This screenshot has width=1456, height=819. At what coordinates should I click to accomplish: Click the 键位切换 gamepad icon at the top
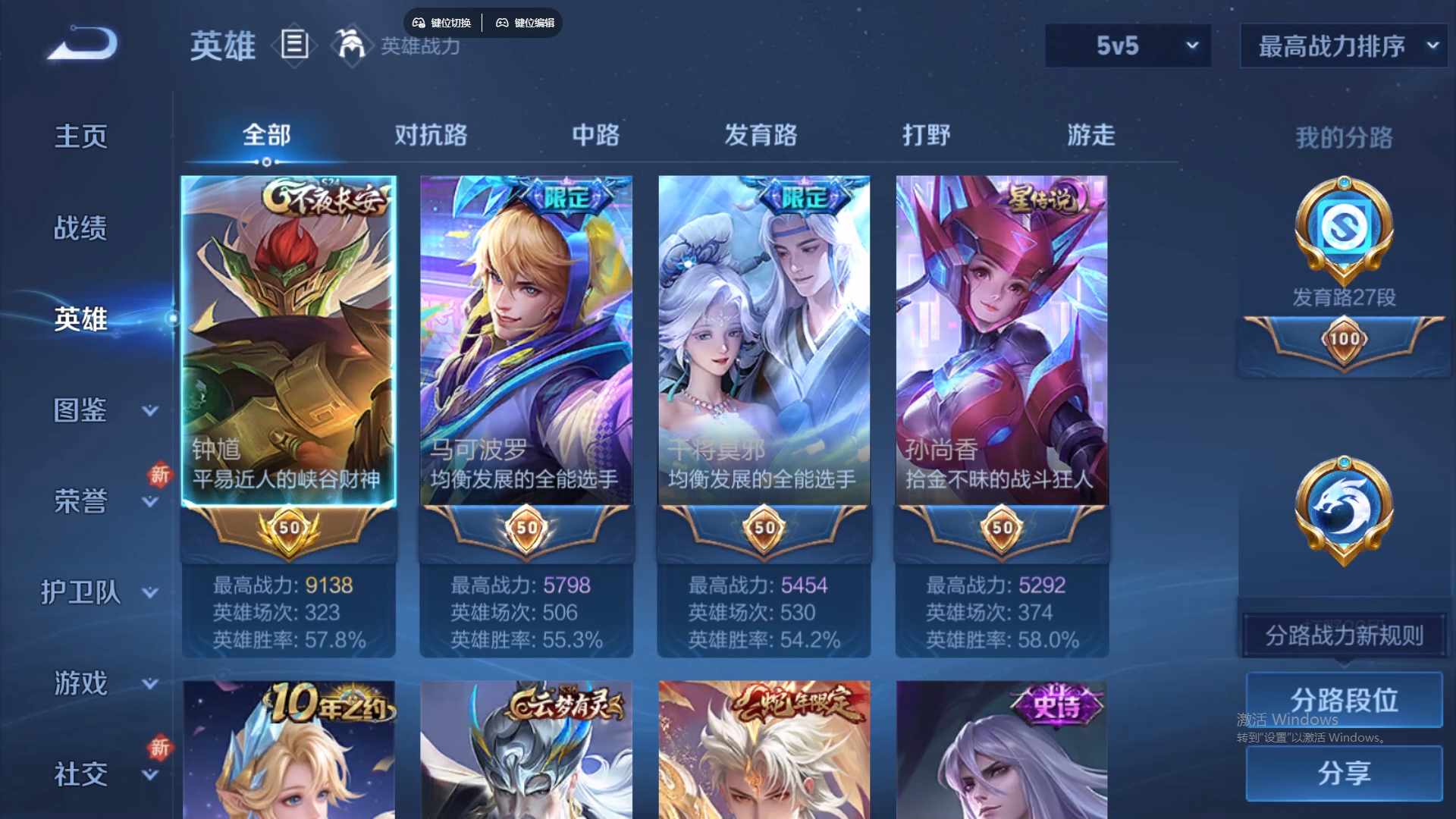pyautogui.click(x=419, y=23)
